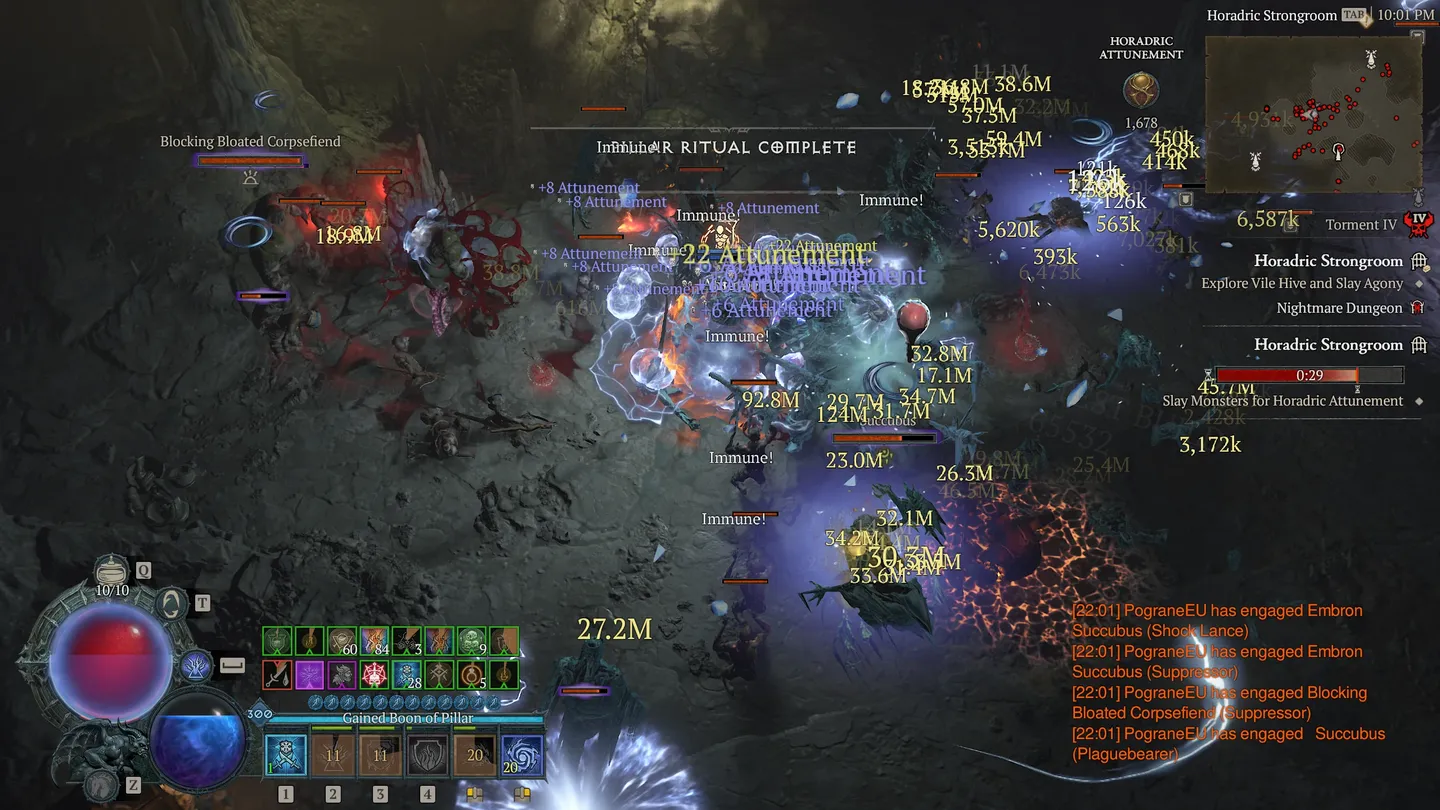The height and width of the screenshot is (810, 1440).
Task: Open the minimap
Action: (x=1312, y=114)
